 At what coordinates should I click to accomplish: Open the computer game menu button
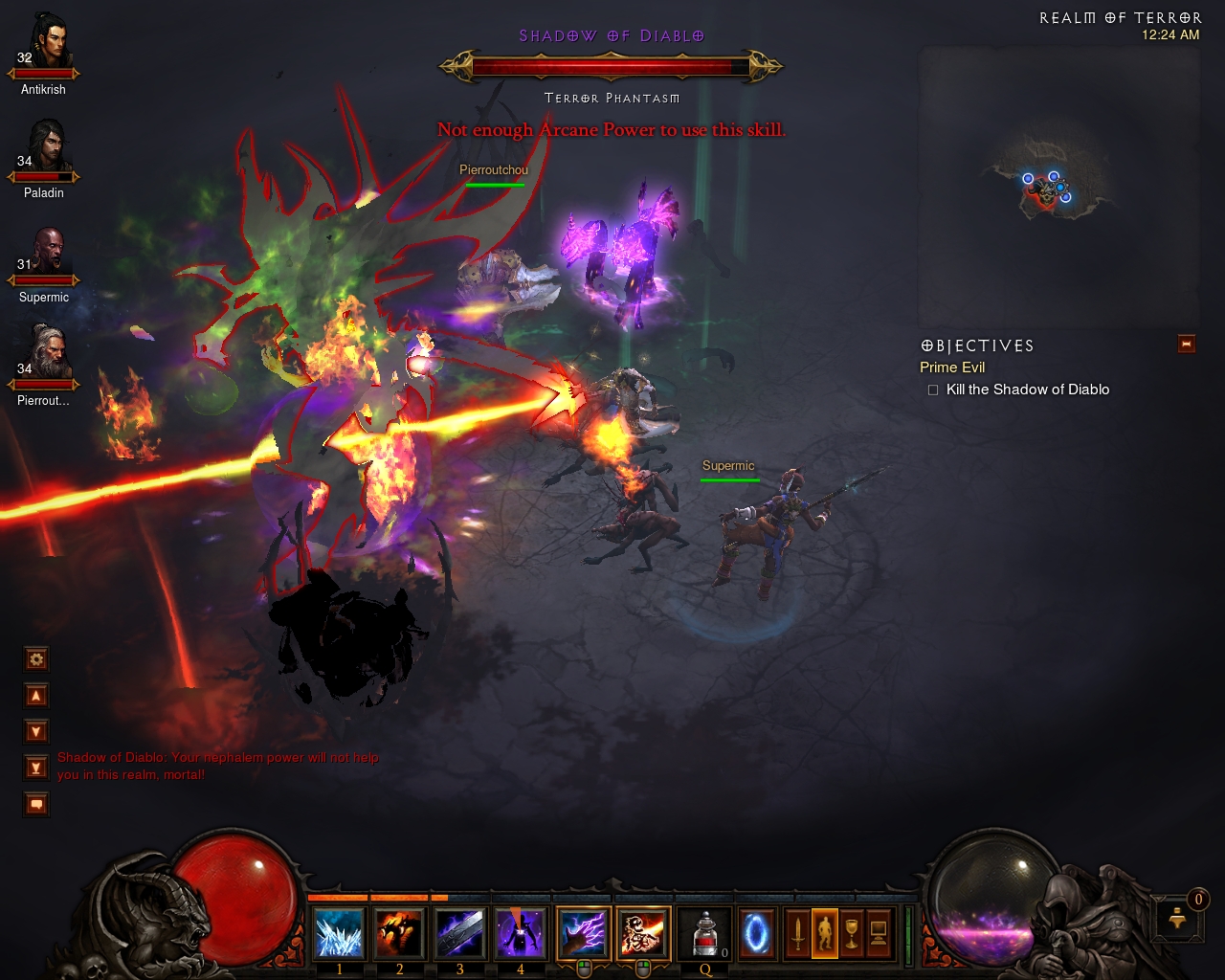(879, 933)
